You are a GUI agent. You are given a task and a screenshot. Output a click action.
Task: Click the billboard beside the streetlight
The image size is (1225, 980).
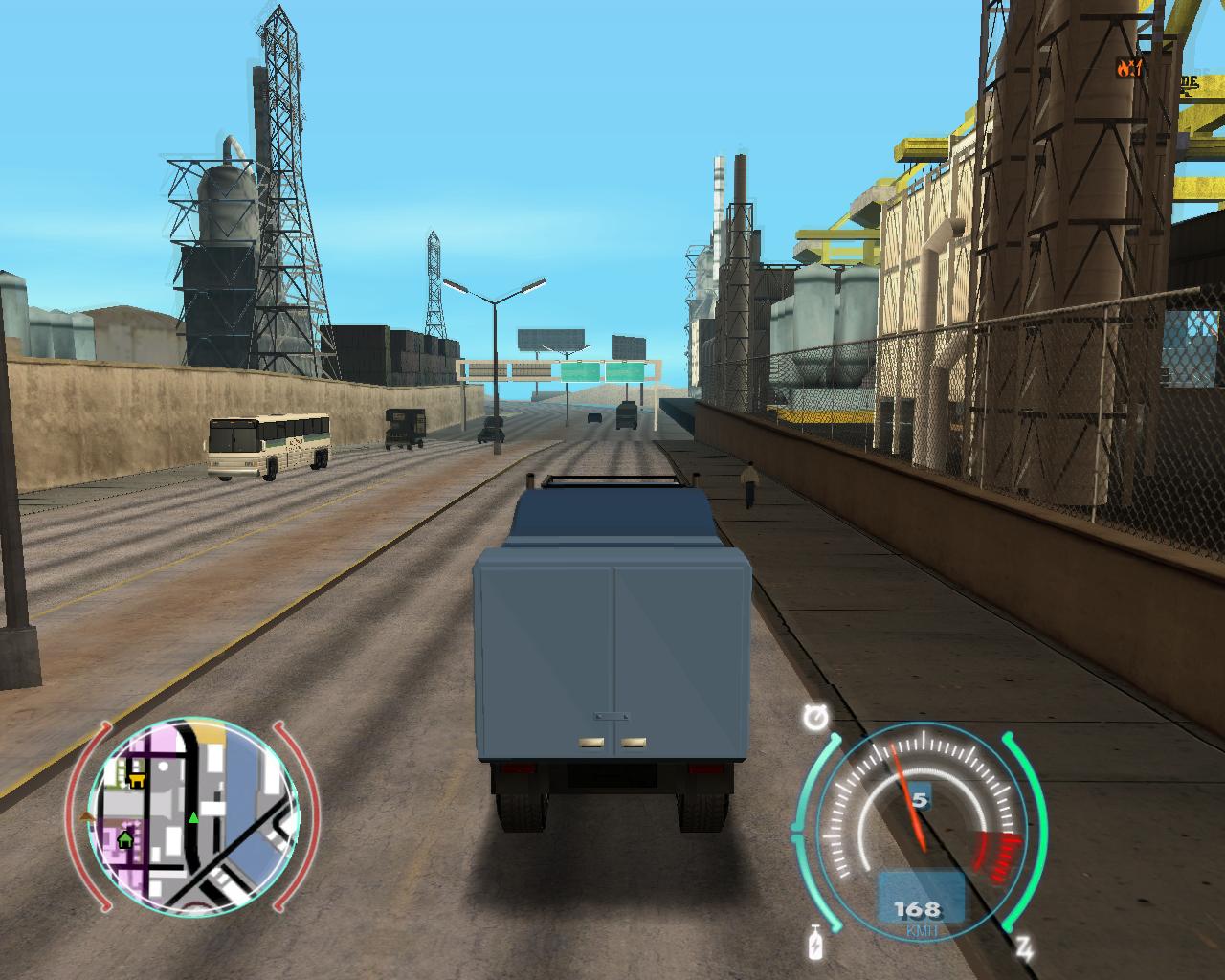click(x=553, y=342)
